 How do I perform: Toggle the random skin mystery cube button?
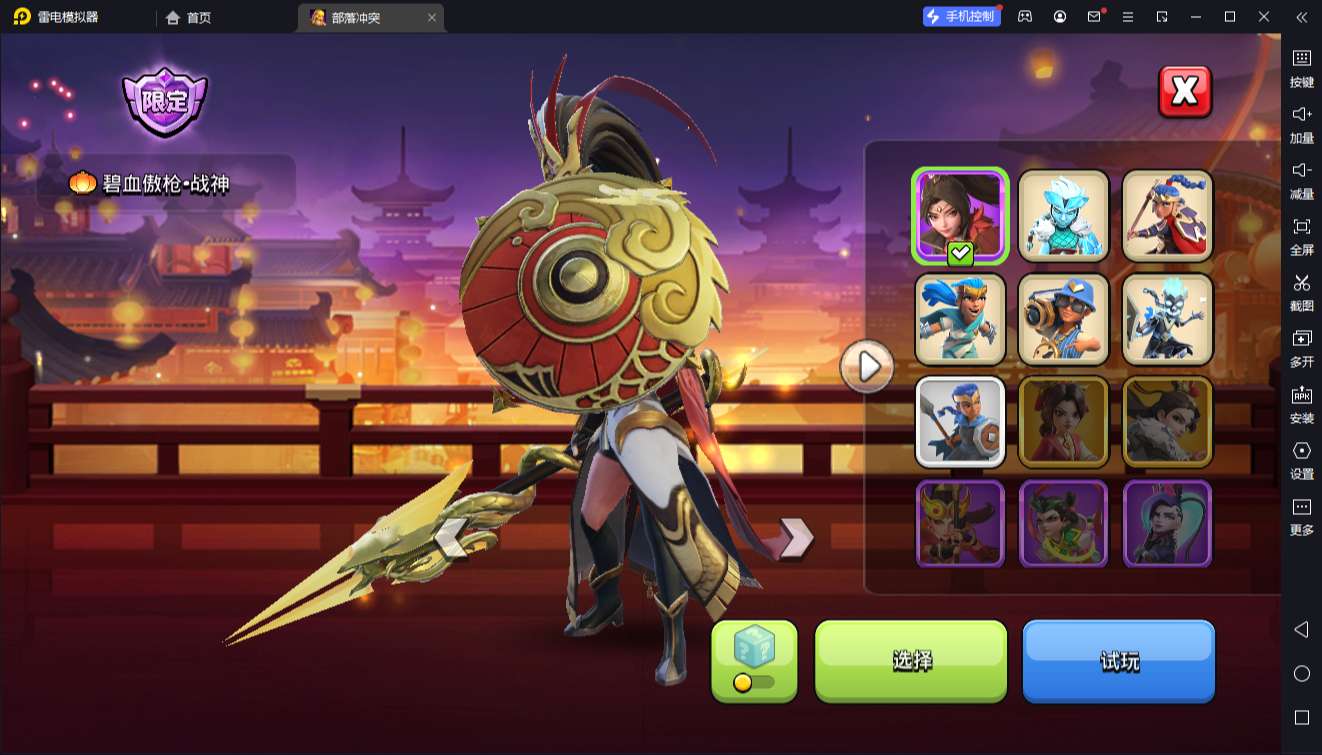754,660
